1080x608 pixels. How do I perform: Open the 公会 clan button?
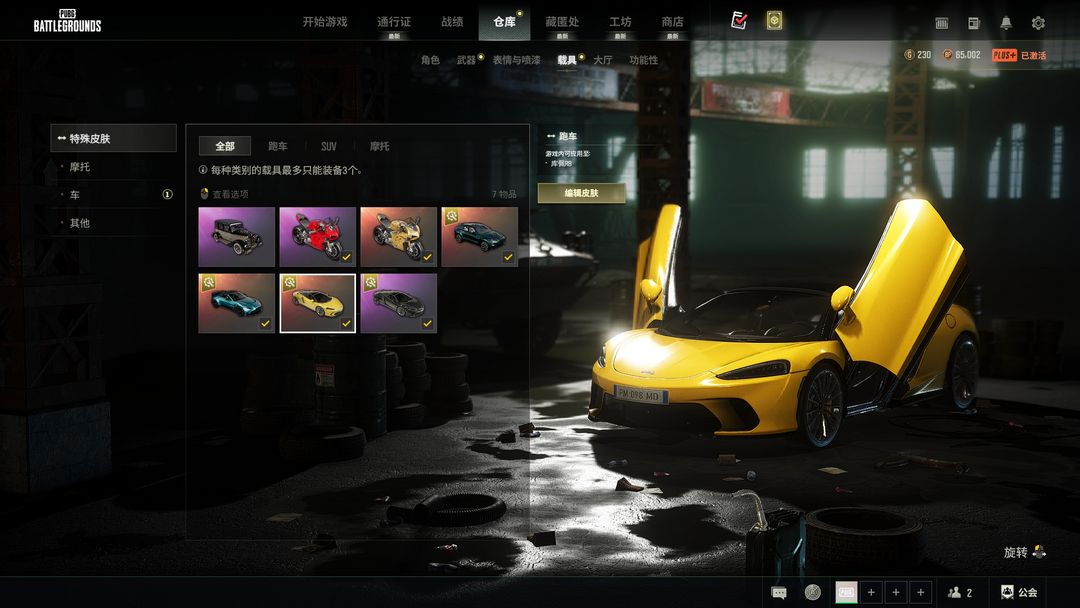pos(1018,592)
